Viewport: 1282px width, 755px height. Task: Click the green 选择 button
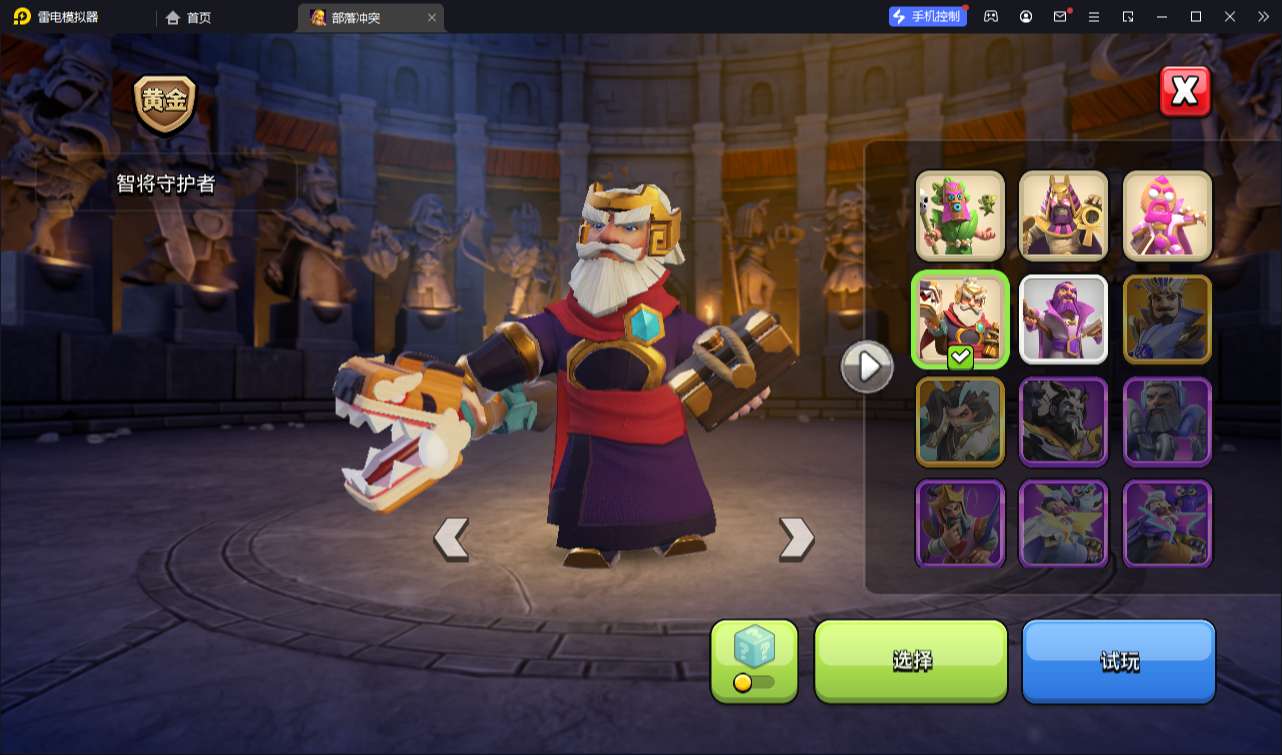pos(911,660)
